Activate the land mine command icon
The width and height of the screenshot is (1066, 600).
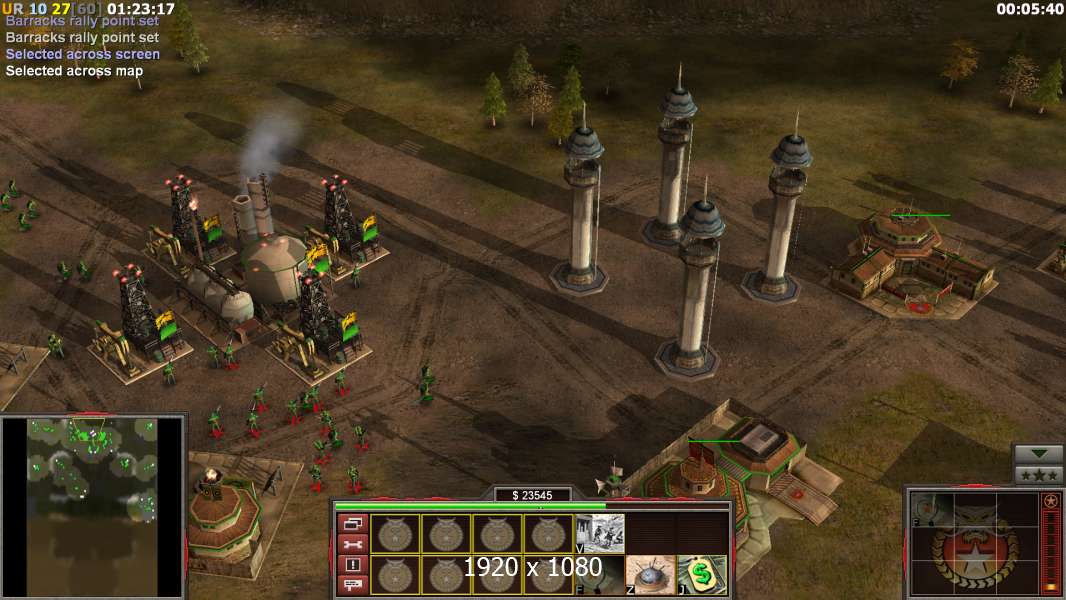tap(646, 574)
